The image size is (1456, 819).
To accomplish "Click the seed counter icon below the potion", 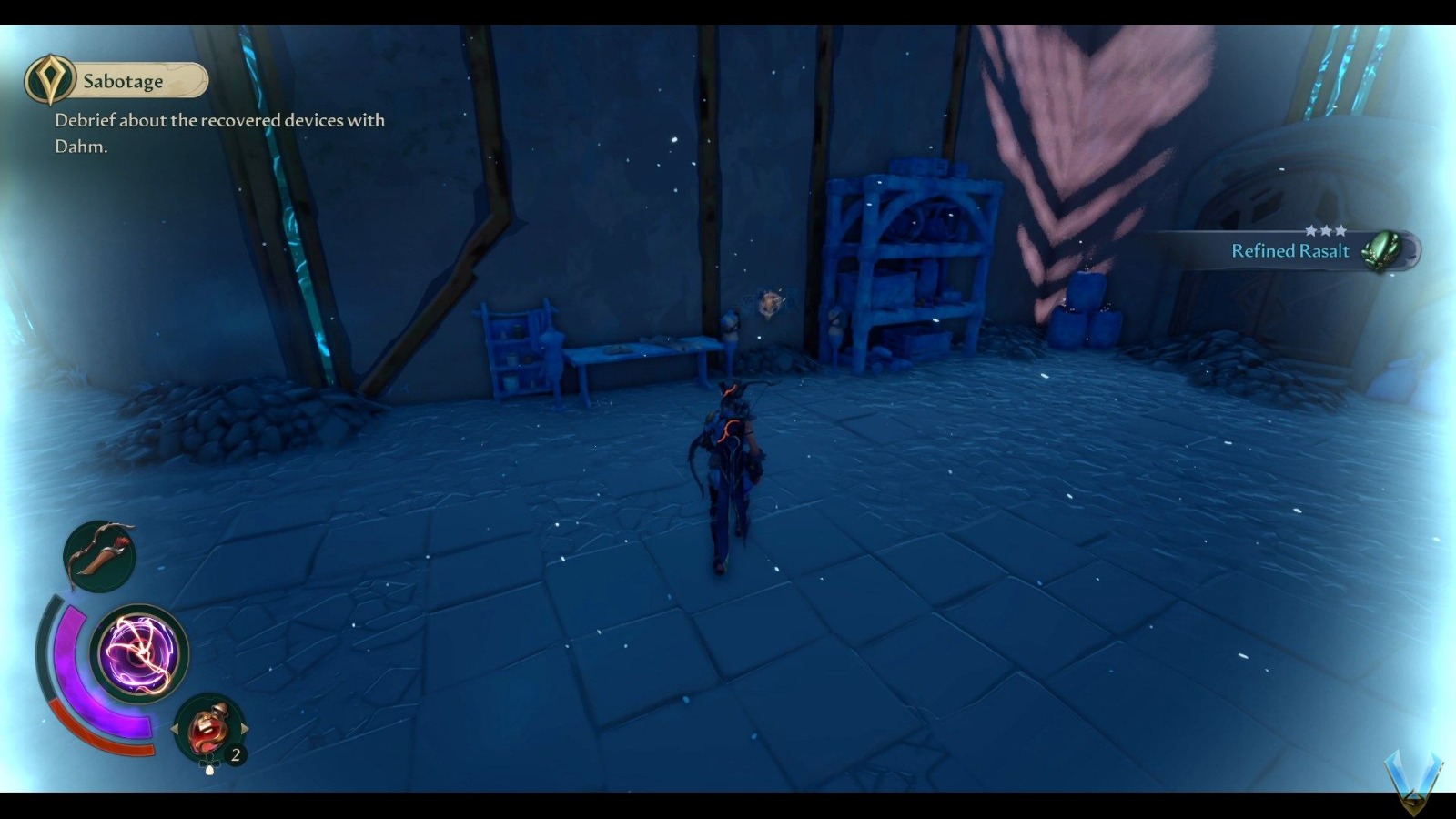I will point(208,767).
